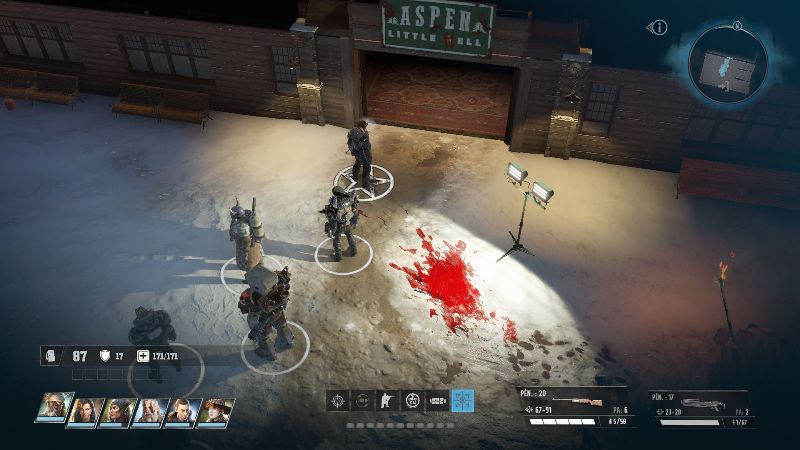Click the fist icon on squad status bar
800x450 pixels.
[x=52, y=356]
